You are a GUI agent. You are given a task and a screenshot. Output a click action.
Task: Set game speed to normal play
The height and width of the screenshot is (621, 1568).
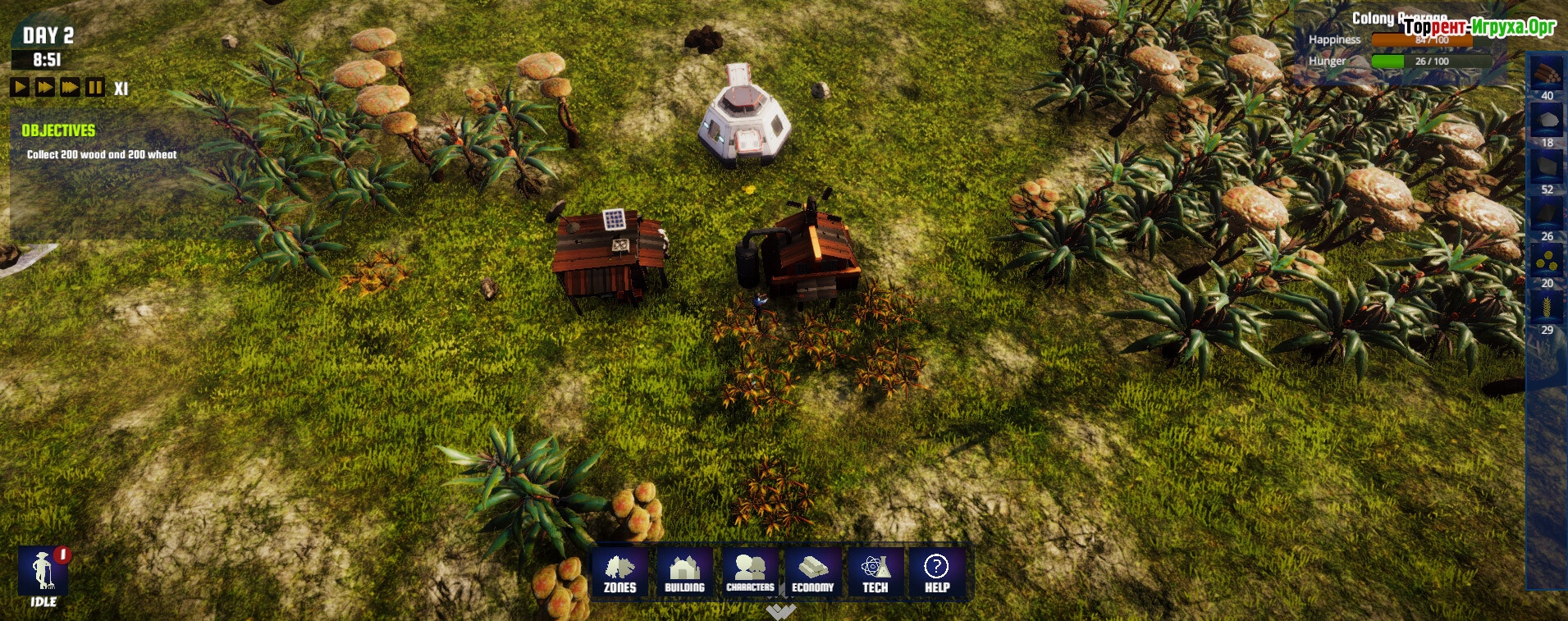20,87
